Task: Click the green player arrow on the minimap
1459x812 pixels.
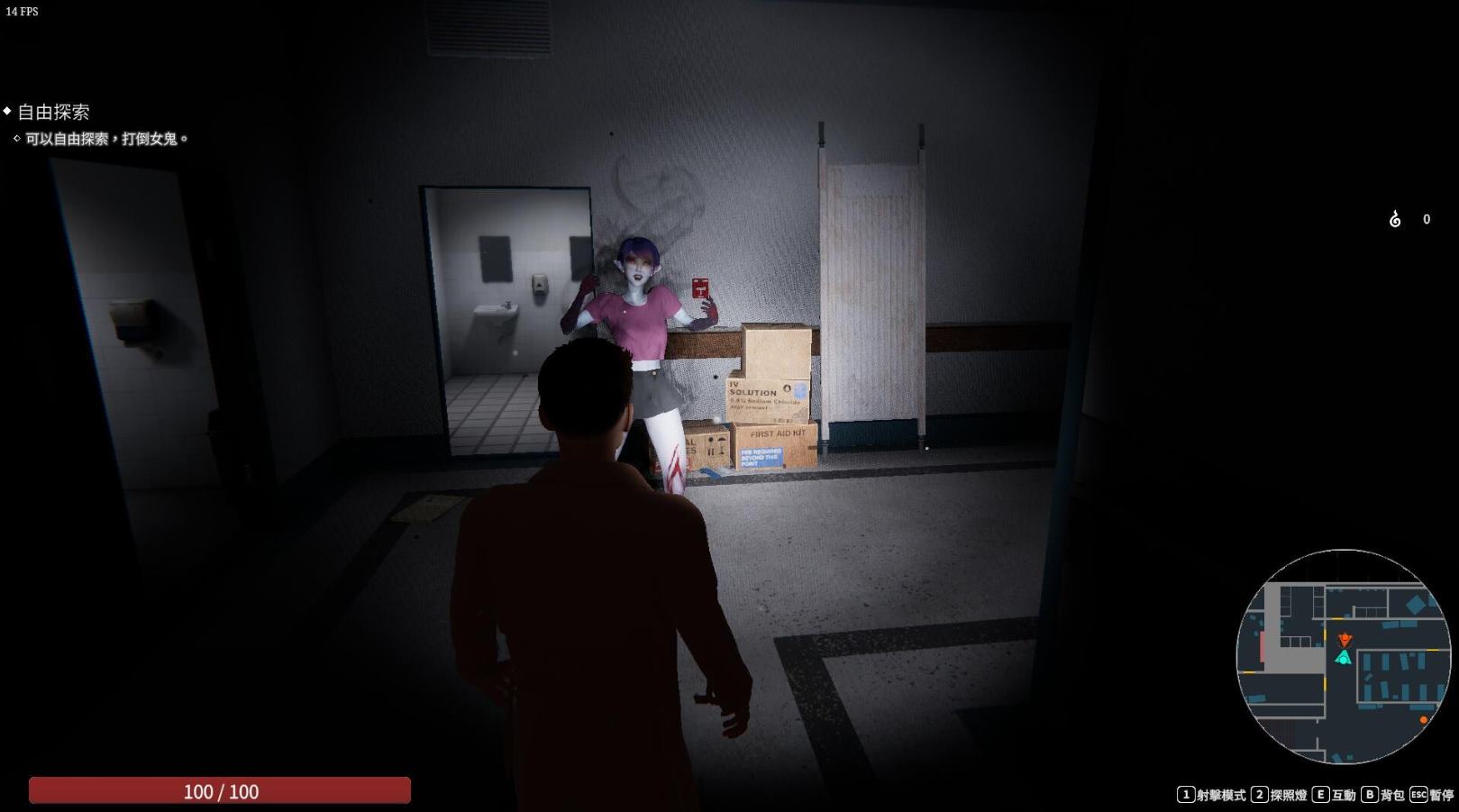Action: point(1344,656)
